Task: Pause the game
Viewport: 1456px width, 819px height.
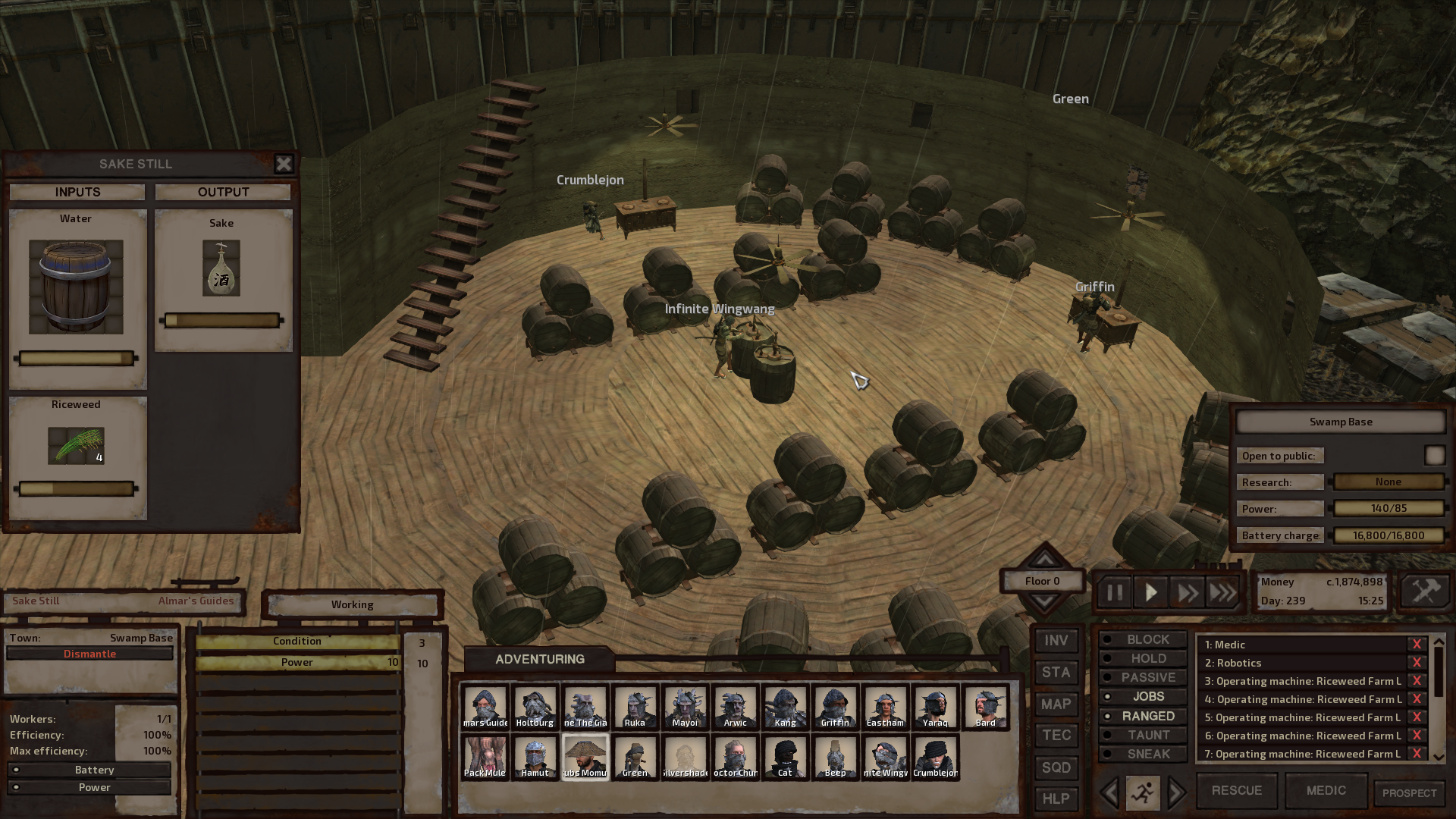Action: click(x=1114, y=593)
